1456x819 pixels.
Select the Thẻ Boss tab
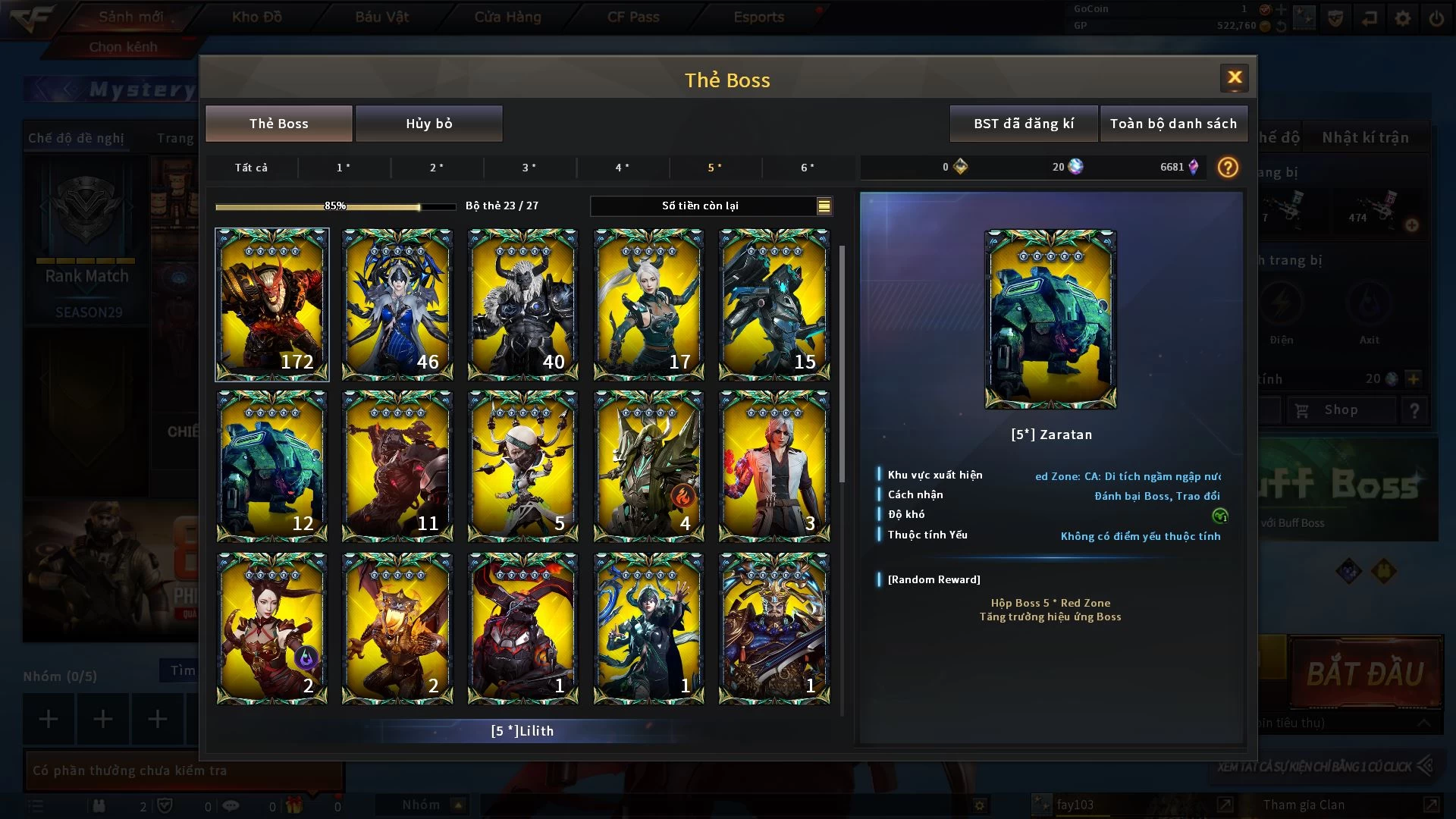pos(278,124)
